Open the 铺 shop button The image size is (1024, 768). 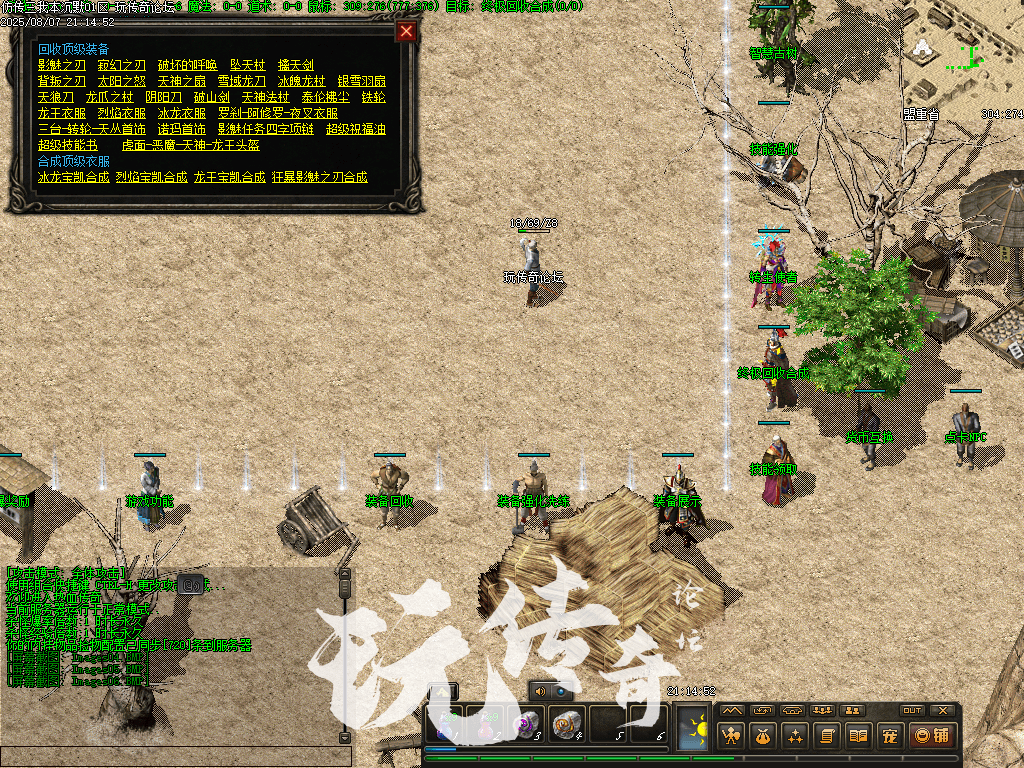coord(931,737)
